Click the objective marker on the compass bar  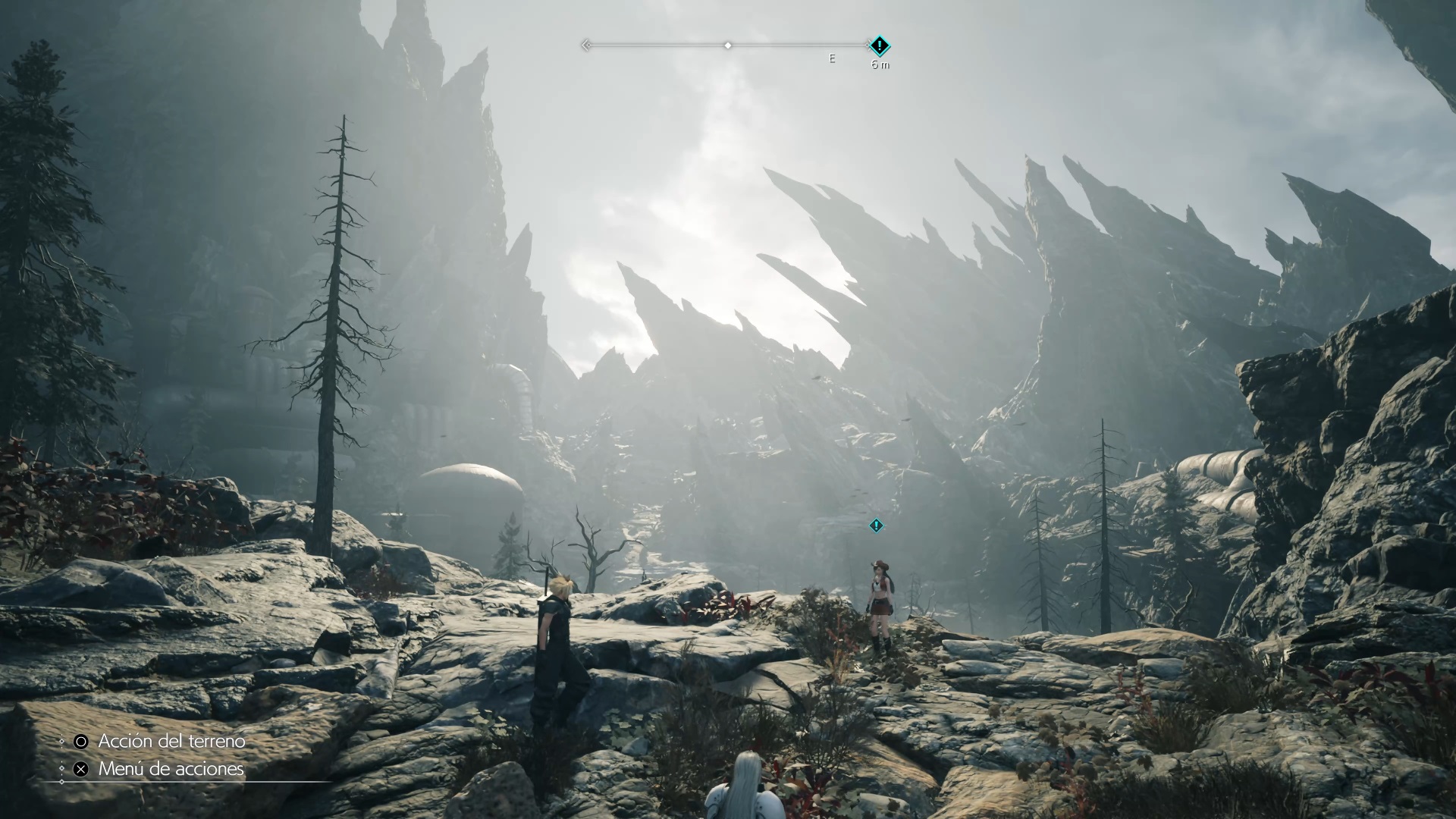[x=879, y=46]
